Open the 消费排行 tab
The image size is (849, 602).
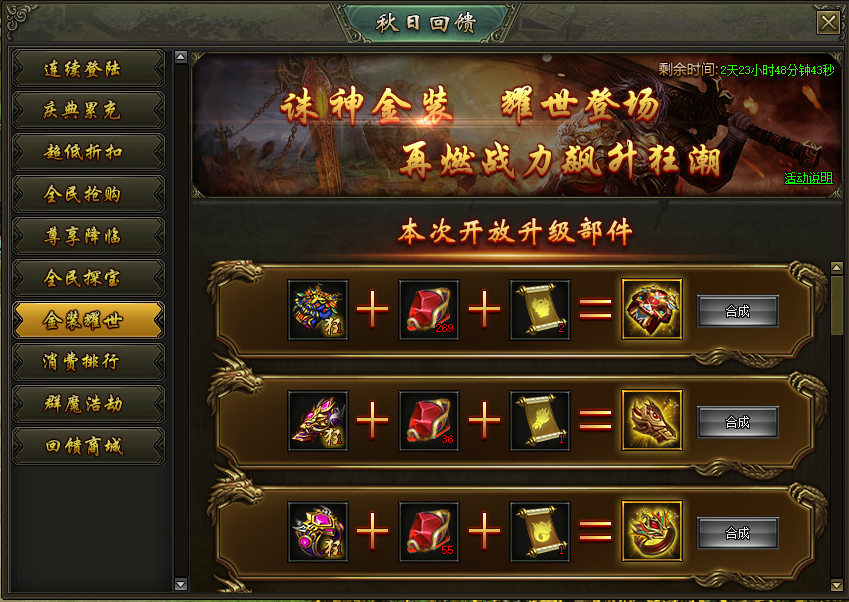pyautogui.click(x=87, y=362)
